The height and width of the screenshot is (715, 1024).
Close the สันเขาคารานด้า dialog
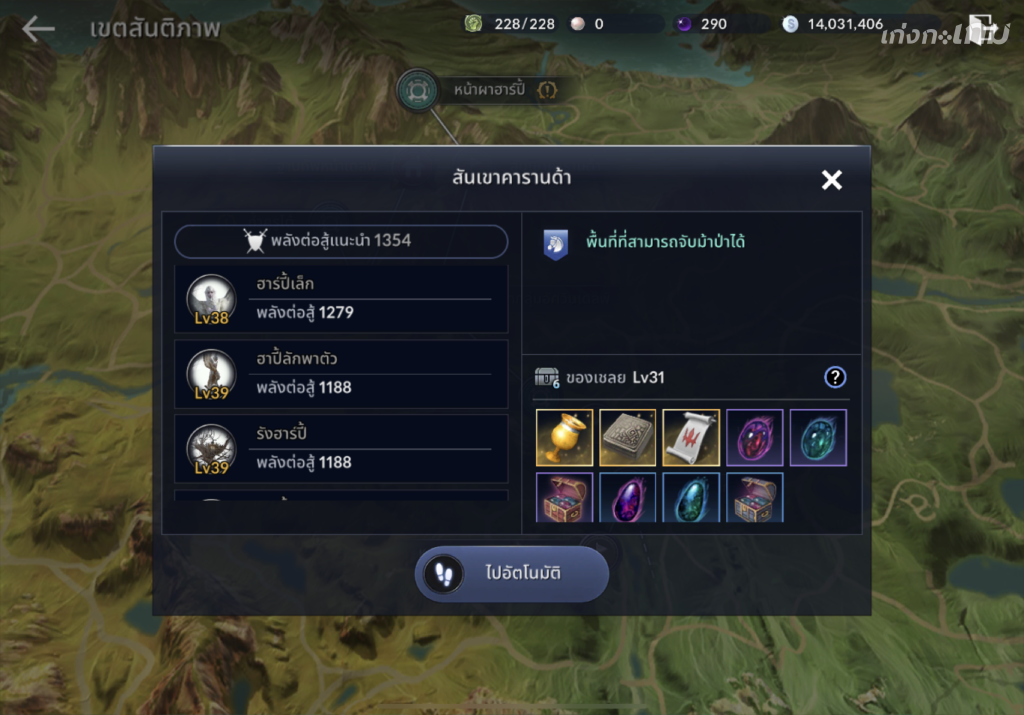click(x=831, y=180)
